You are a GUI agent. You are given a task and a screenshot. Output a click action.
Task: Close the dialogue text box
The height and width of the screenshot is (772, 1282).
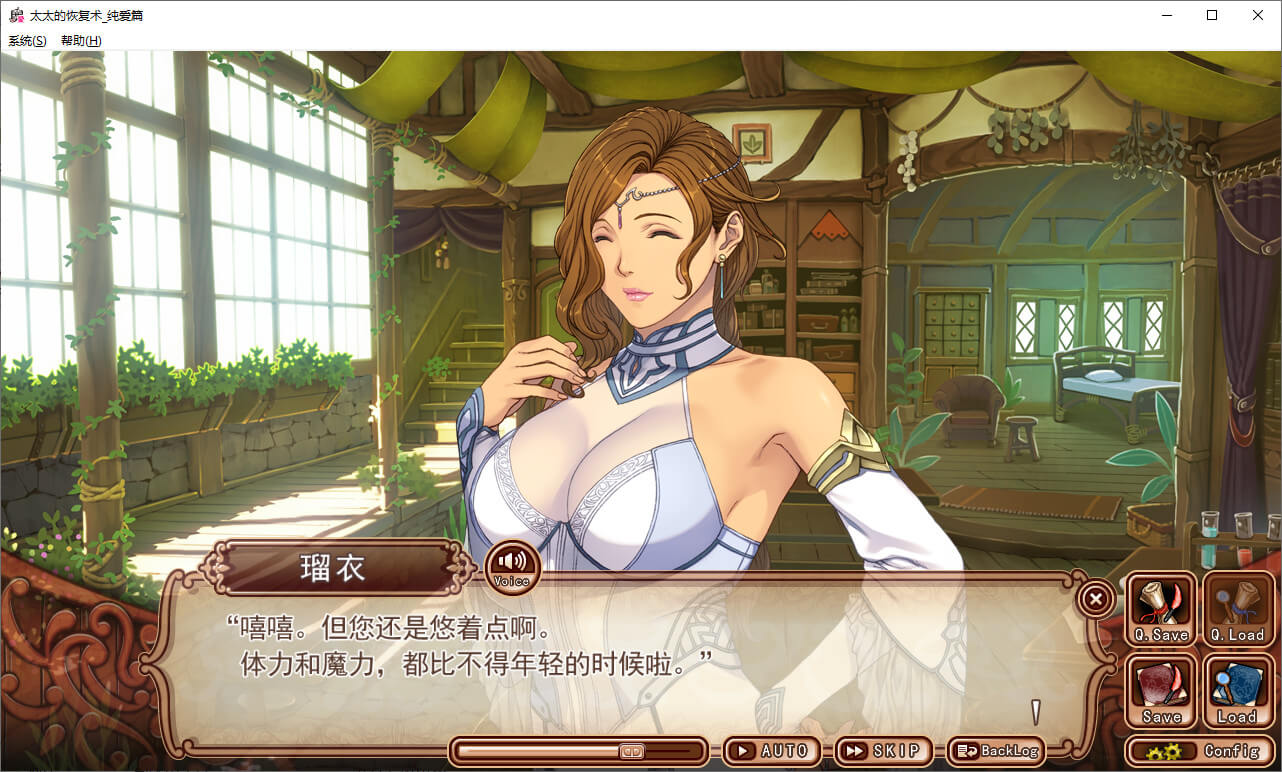[x=1095, y=599]
